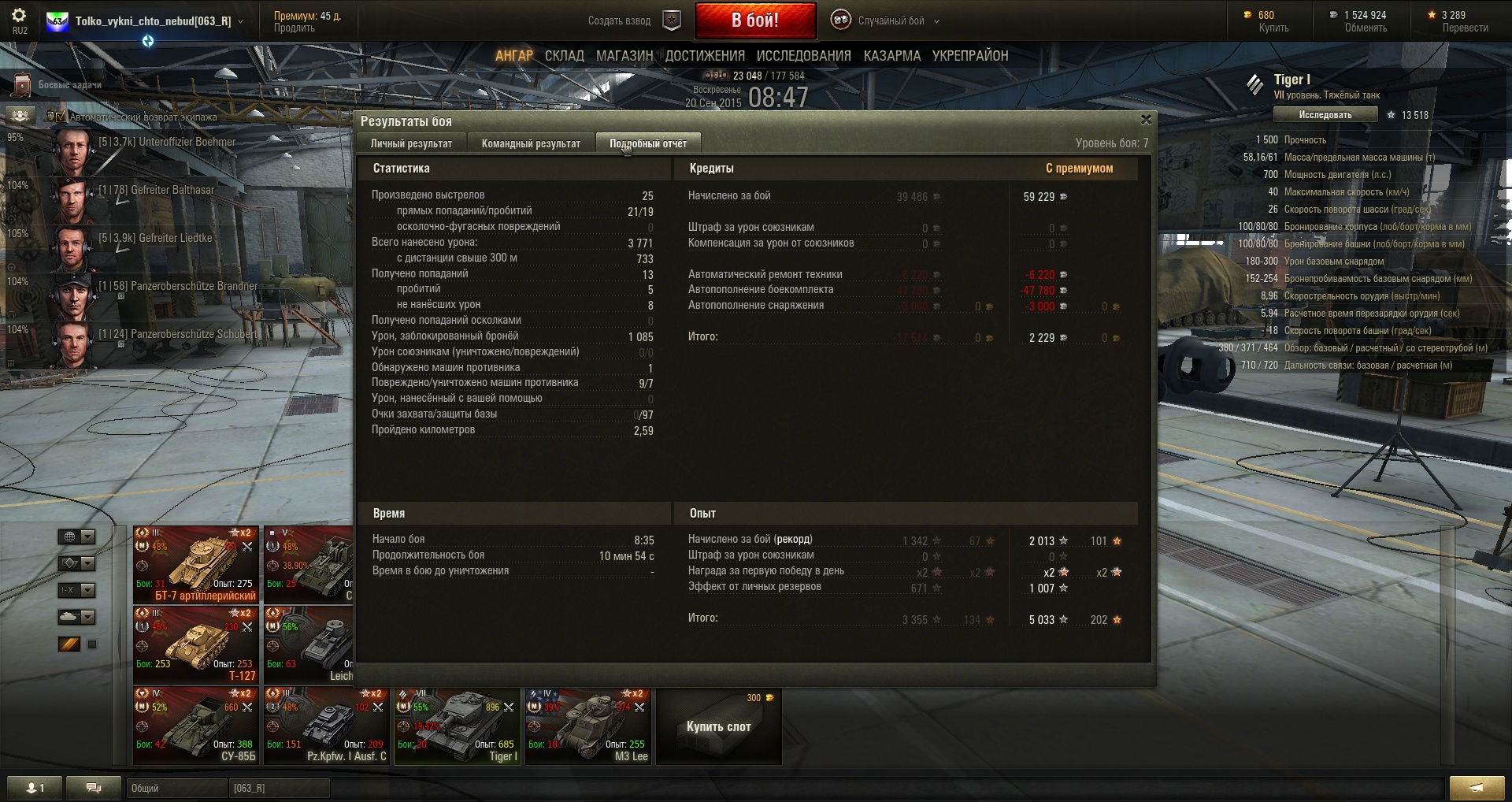Screen dimensions: 1512x802
Task: Go to the МАГАЗИН section
Action: pos(624,56)
